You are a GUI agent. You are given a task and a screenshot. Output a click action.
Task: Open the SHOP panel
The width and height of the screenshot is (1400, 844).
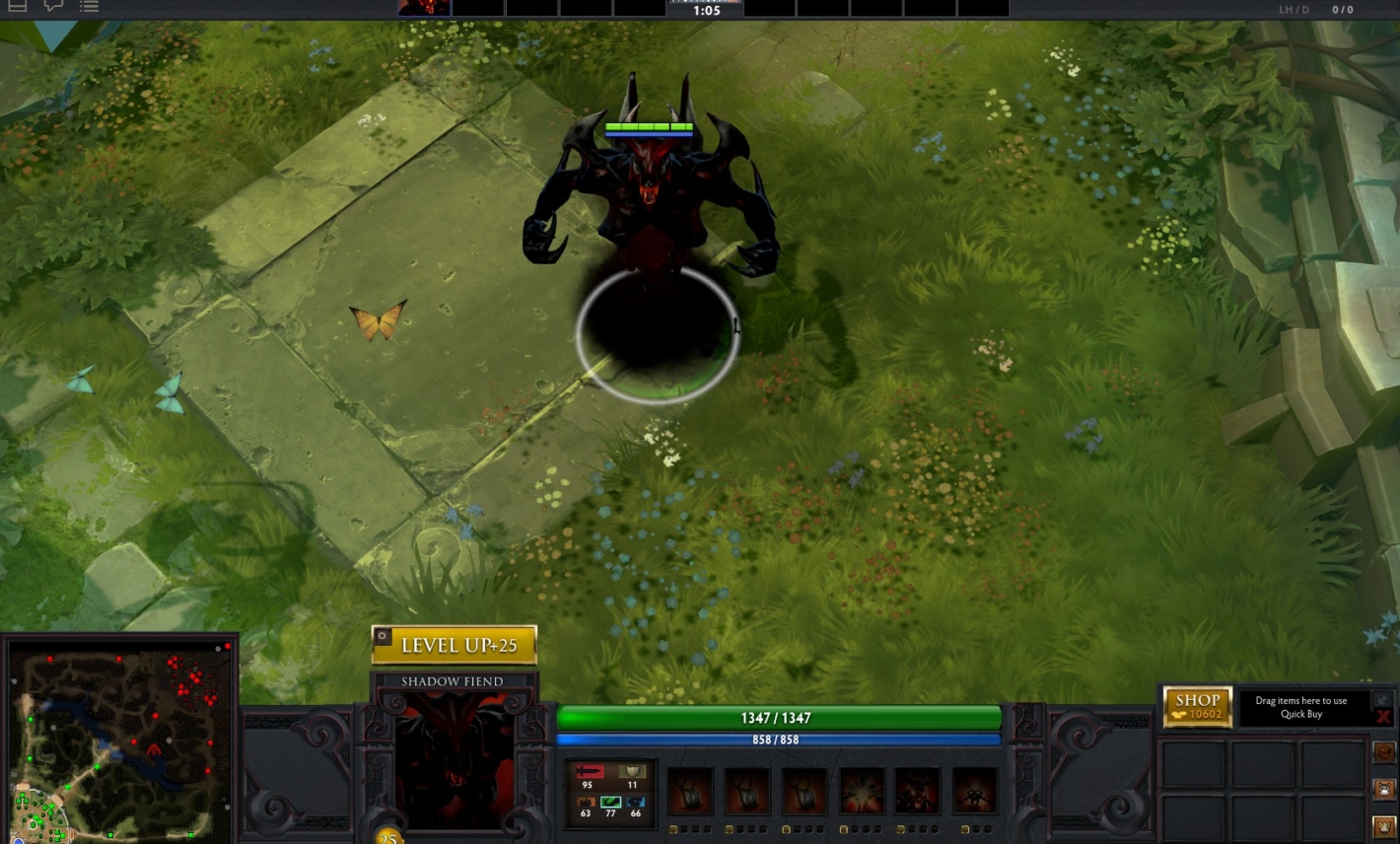pos(1197,706)
